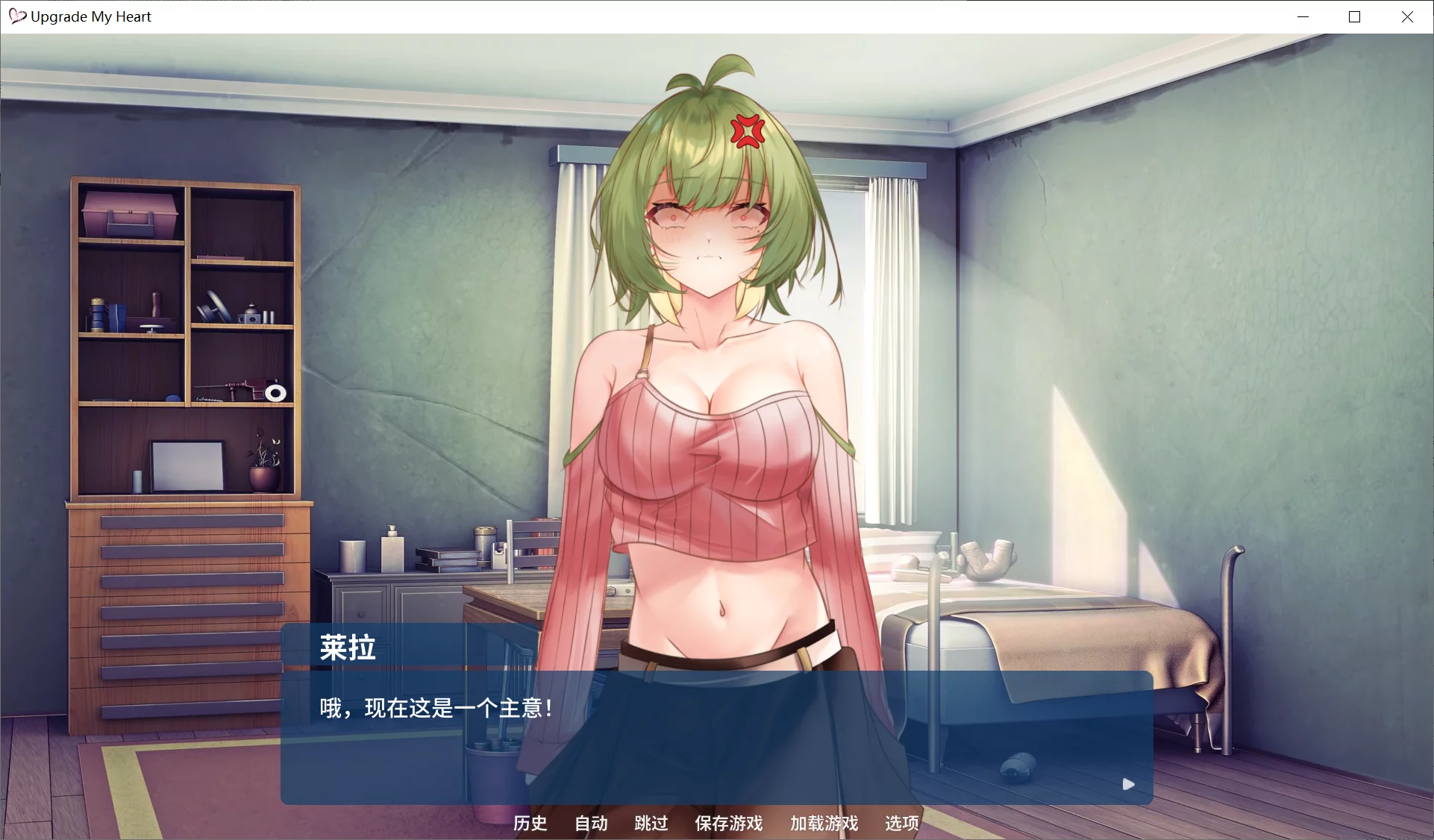Enable auto-read mode with 自动
Image resolution: width=1434 pixels, height=840 pixels.
coord(589,824)
